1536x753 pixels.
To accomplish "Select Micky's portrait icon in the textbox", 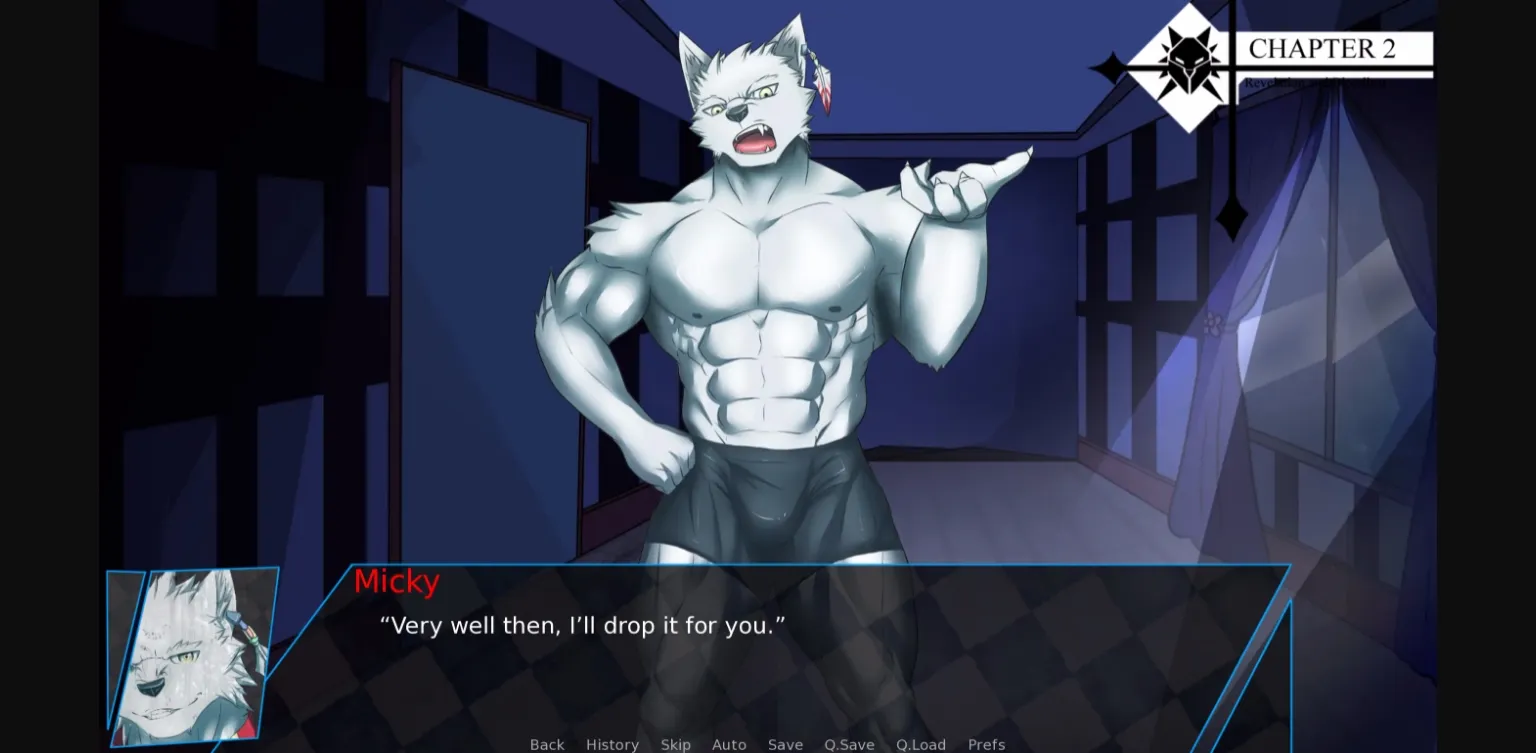I will click(190, 655).
